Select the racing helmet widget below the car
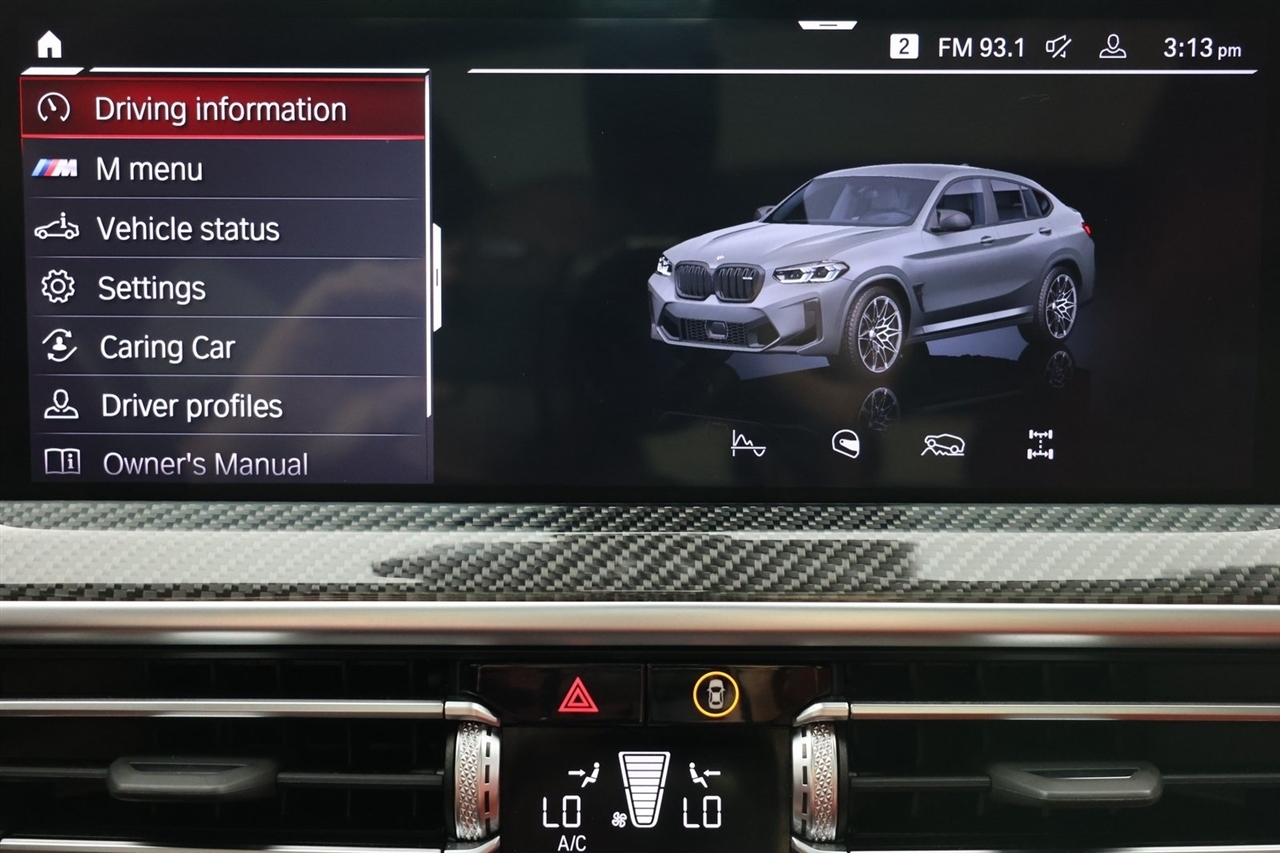 point(844,444)
